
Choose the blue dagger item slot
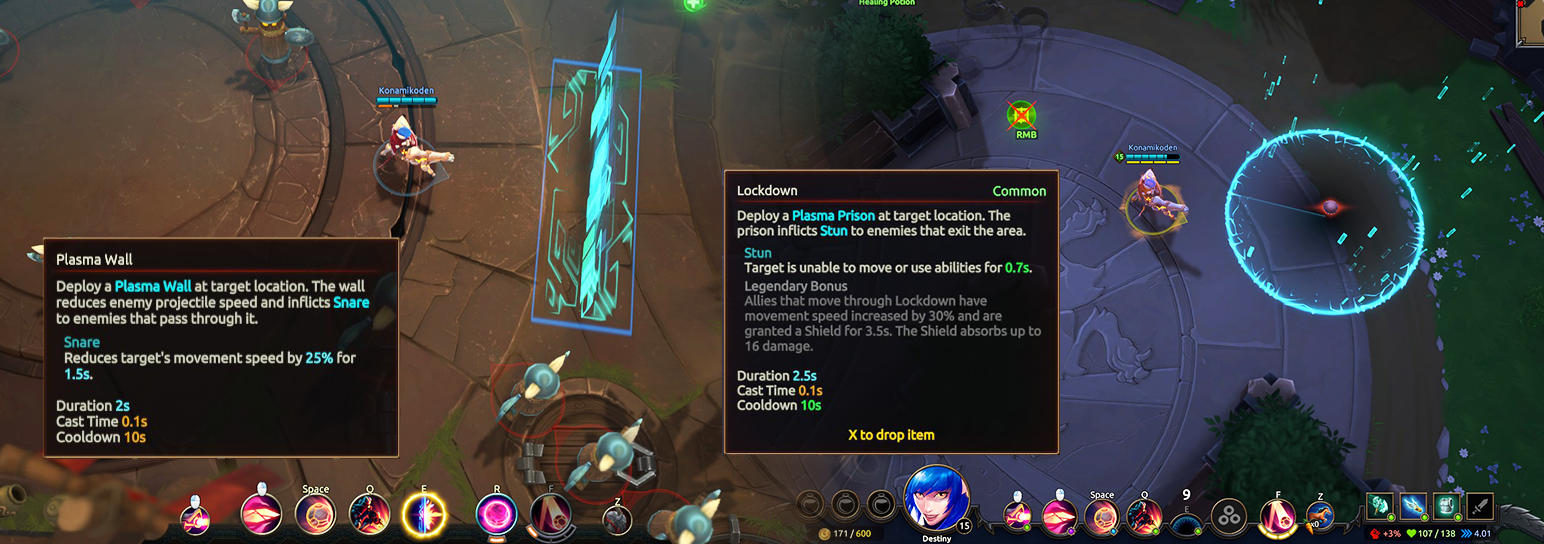point(1413,507)
